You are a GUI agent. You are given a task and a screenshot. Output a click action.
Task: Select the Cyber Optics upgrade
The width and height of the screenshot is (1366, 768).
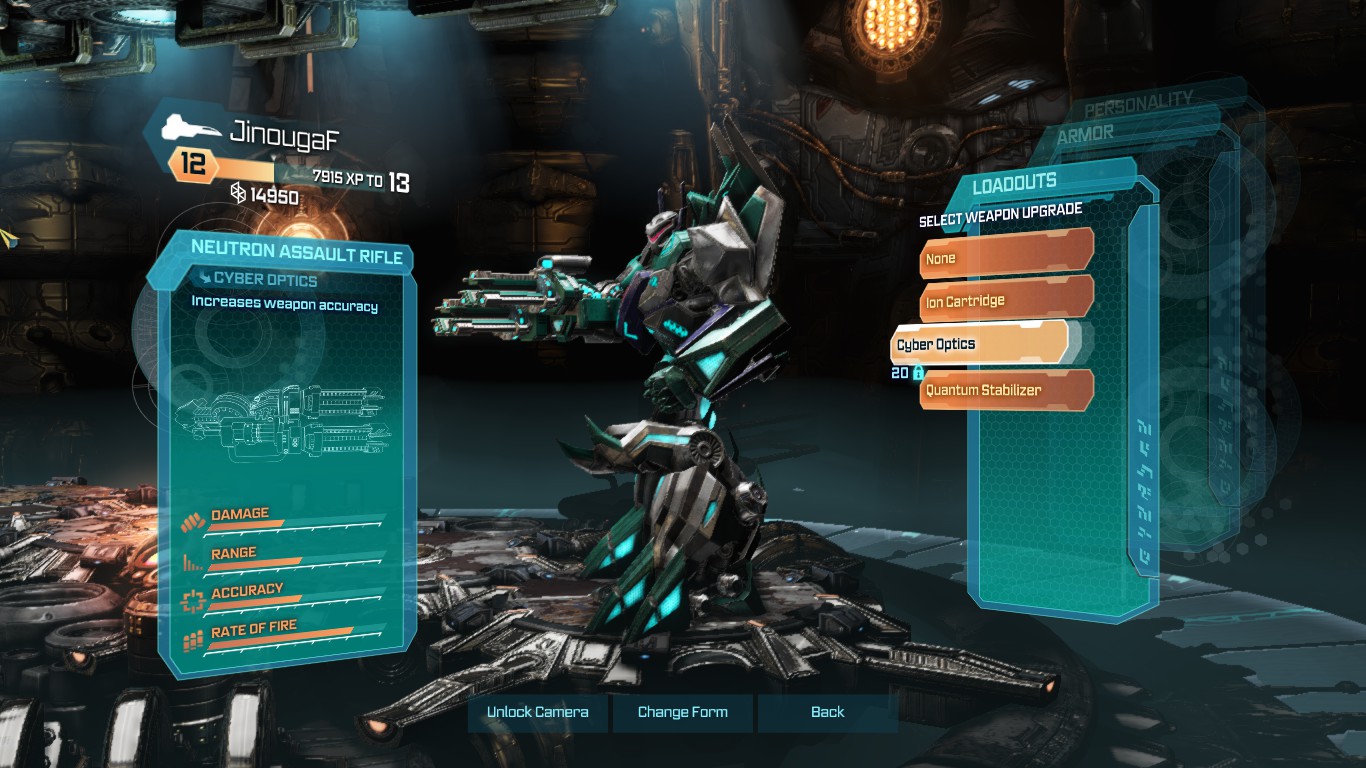978,344
